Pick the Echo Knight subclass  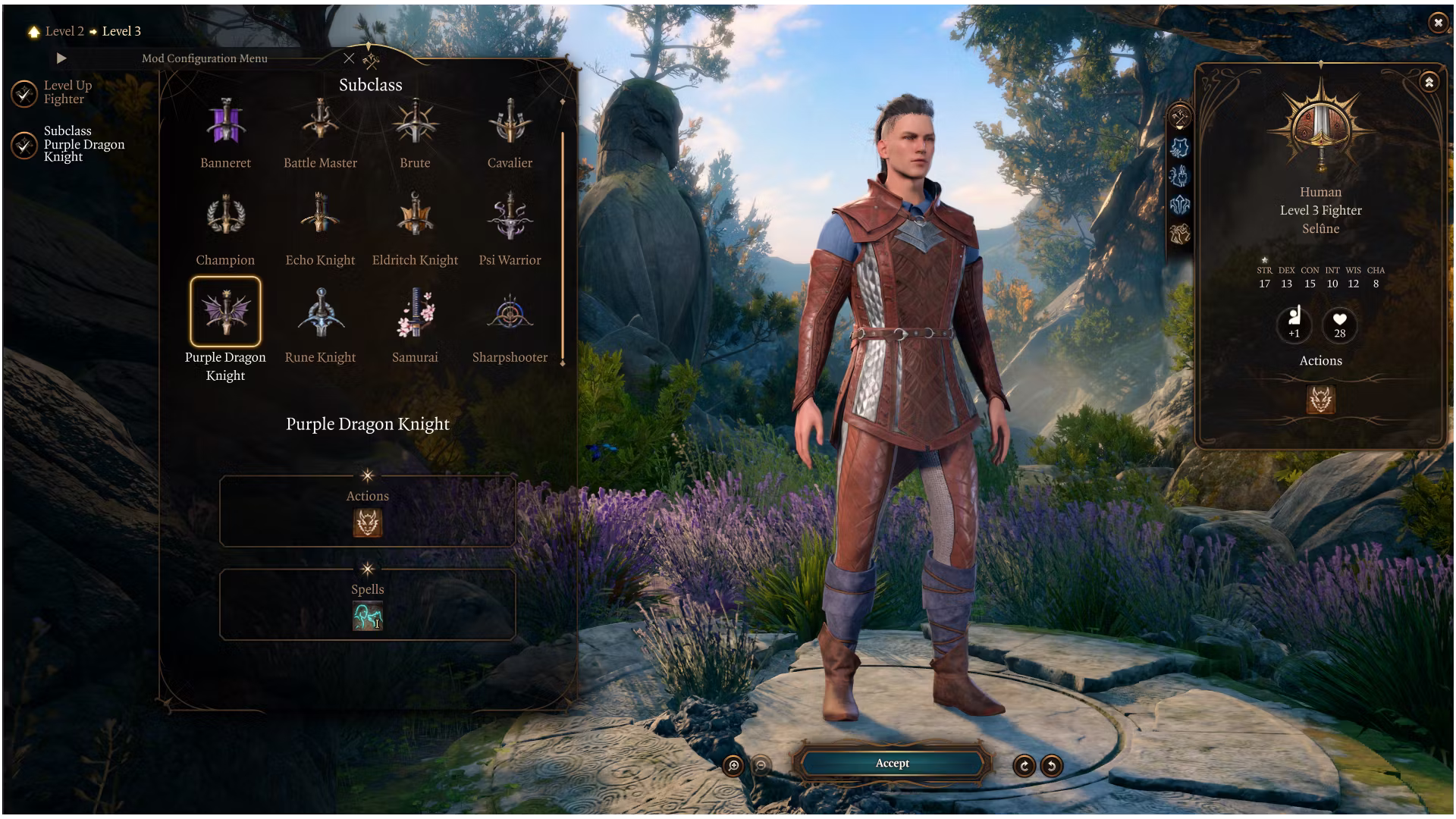(320, 219)
